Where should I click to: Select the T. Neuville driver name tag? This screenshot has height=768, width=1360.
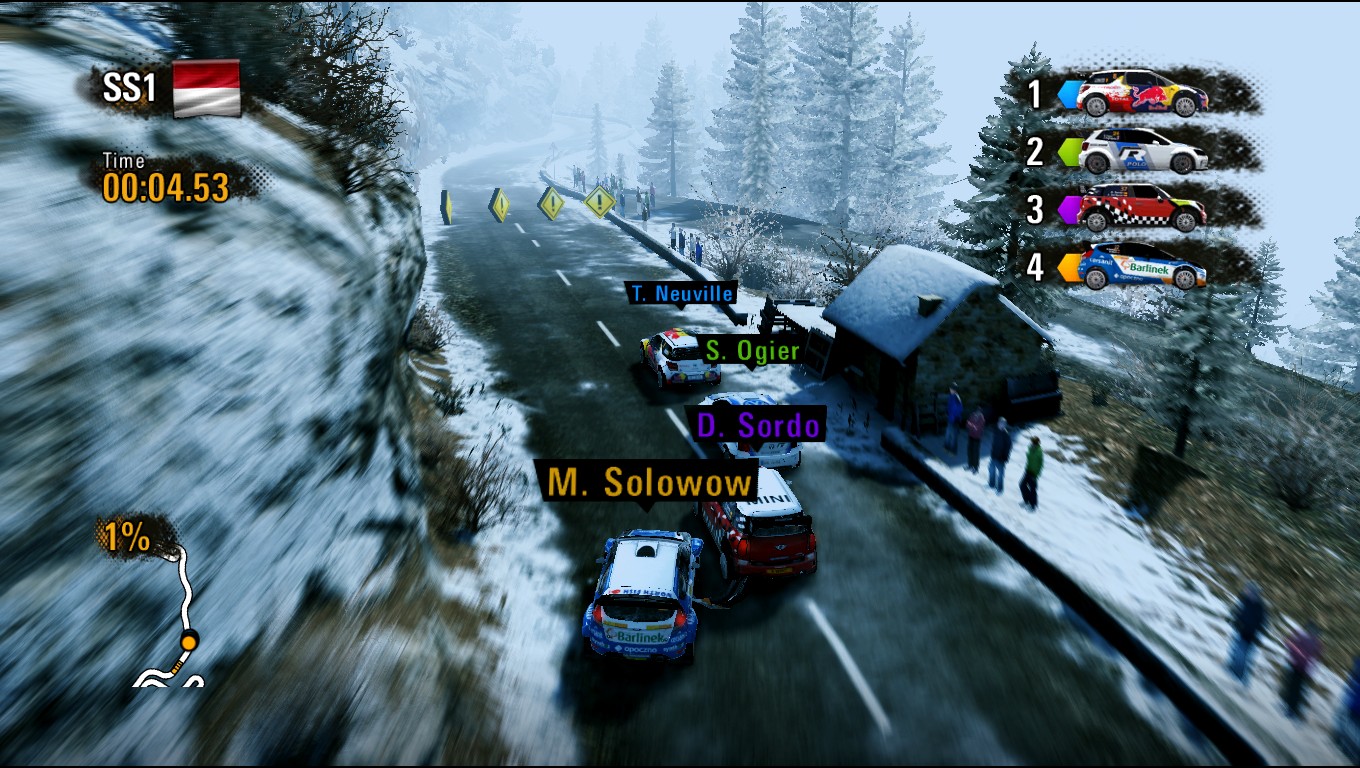pos(681,293)
